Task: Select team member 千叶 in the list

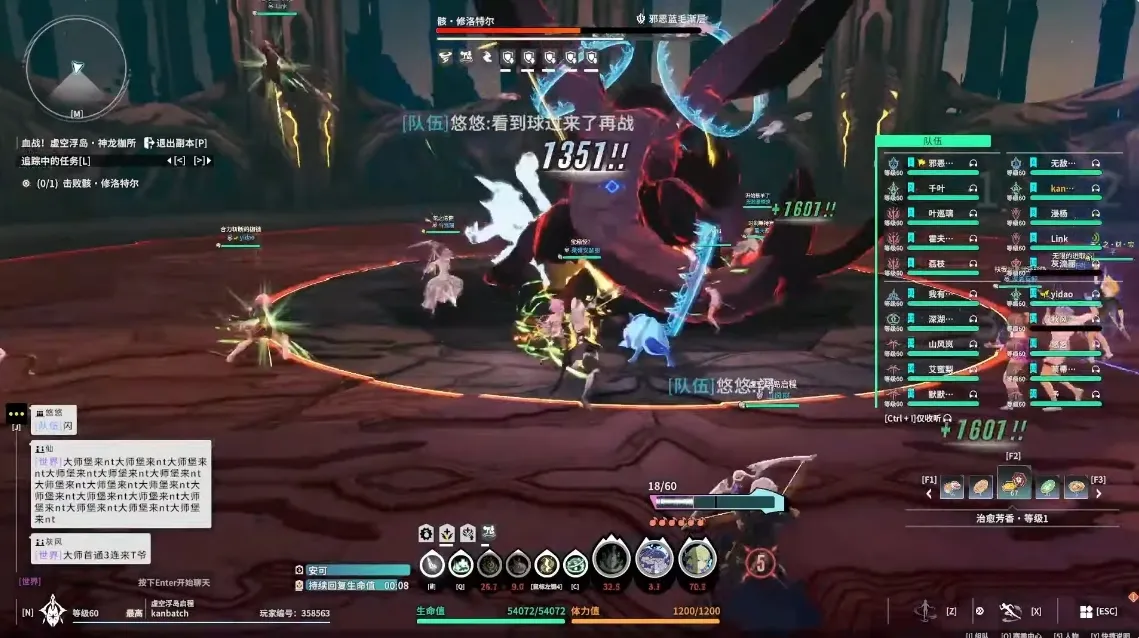Action: (x=937, y=187)
